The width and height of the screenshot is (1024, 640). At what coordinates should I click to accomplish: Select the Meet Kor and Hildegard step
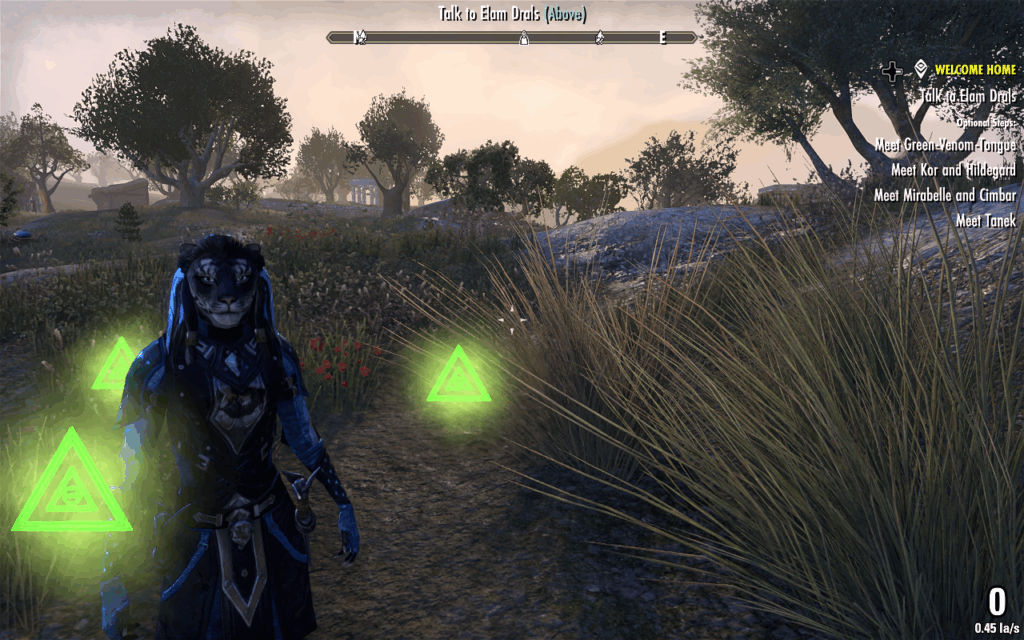pyautogui.click(x=953, y=170)
